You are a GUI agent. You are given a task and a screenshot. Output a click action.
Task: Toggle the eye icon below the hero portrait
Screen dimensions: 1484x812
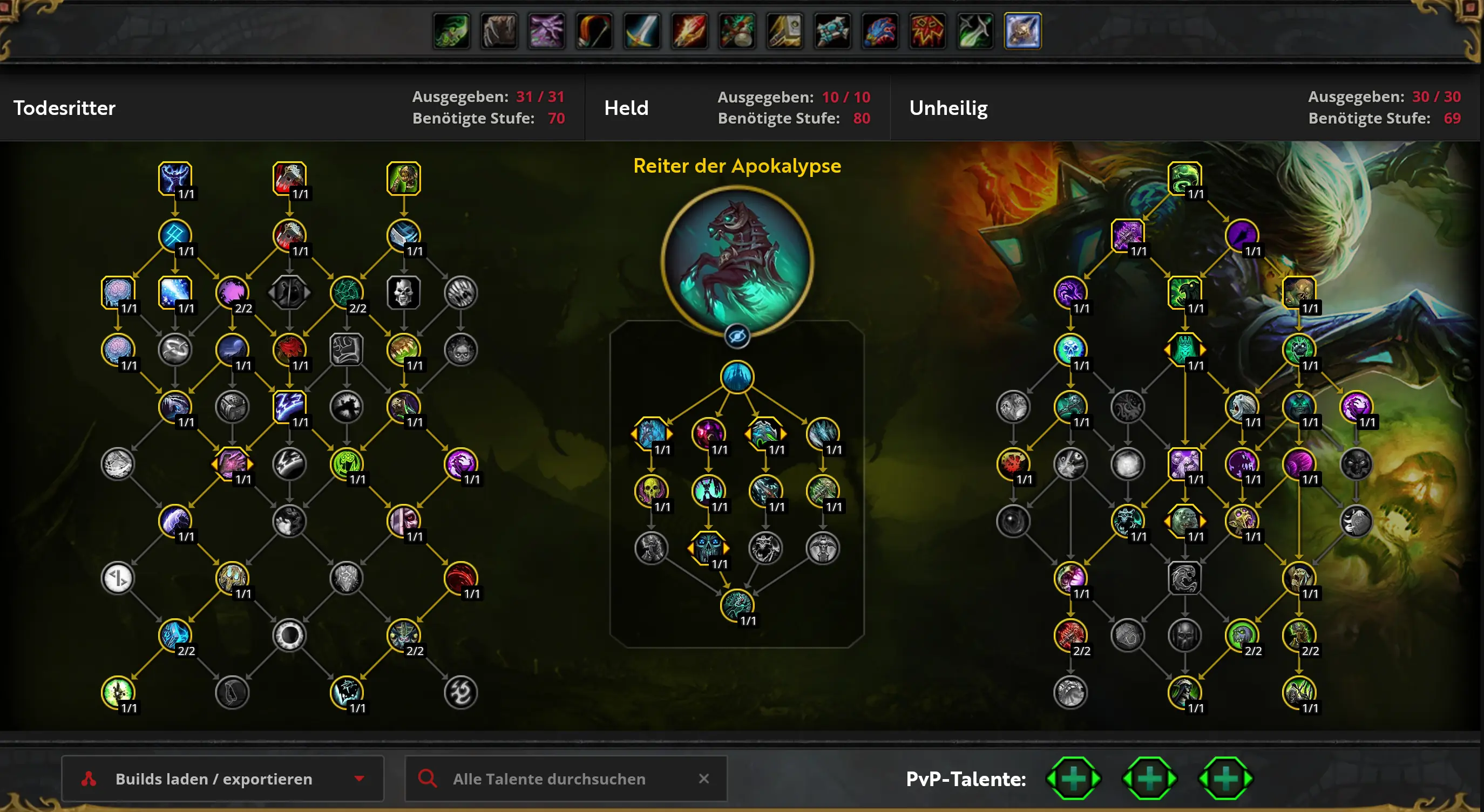[737, 336]
